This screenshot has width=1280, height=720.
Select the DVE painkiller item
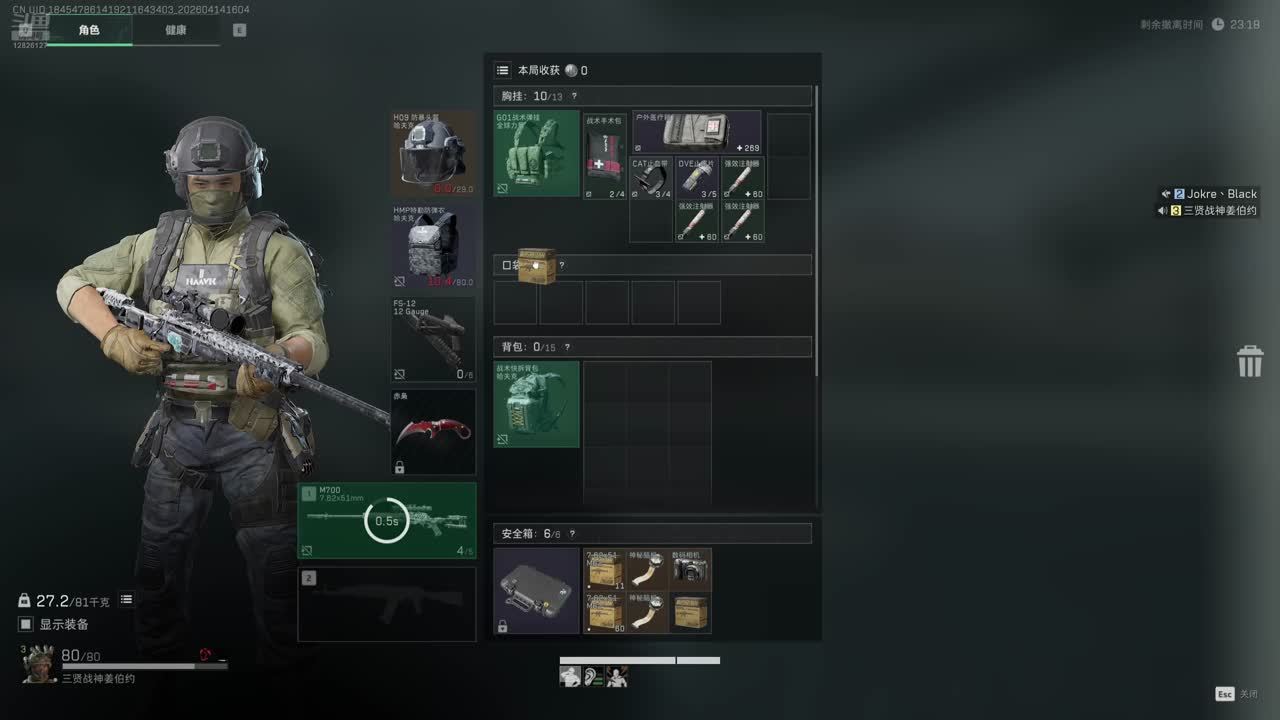(x=697, y=178)
